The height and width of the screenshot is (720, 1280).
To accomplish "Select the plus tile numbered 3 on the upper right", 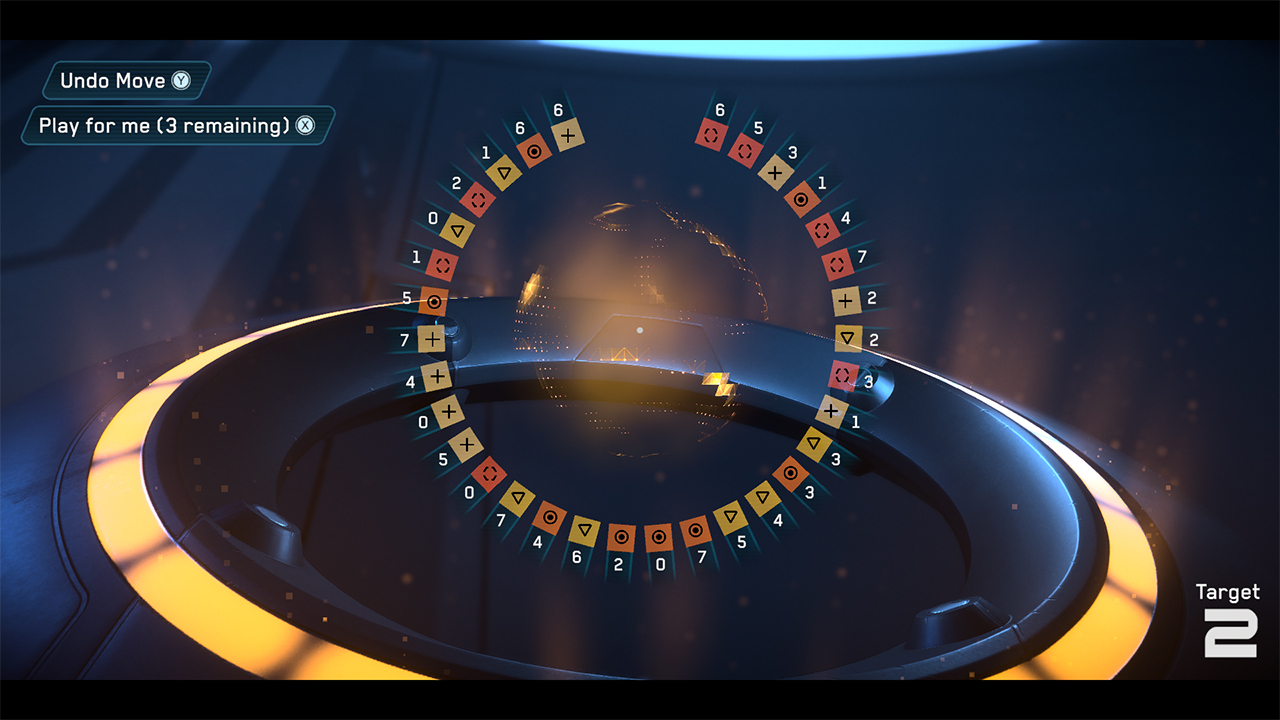I will pyautogui.click(x=776, y=172).
